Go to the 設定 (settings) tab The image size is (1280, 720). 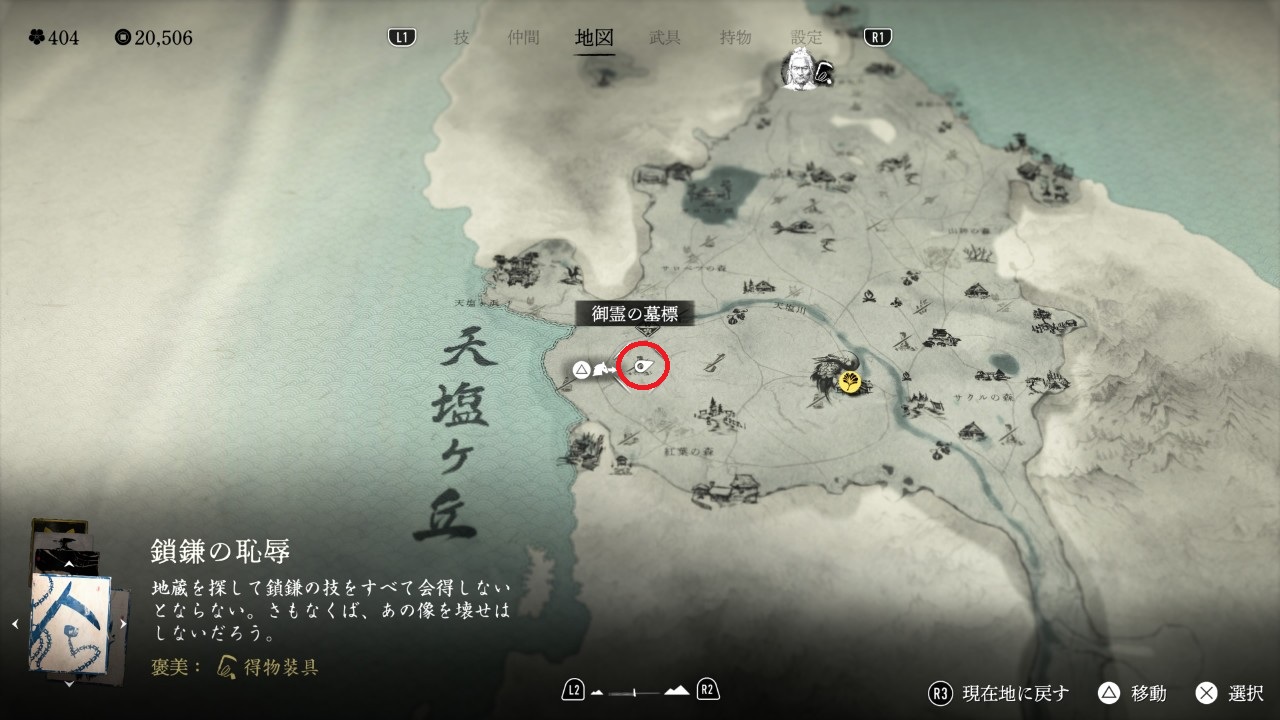(806, 38)
